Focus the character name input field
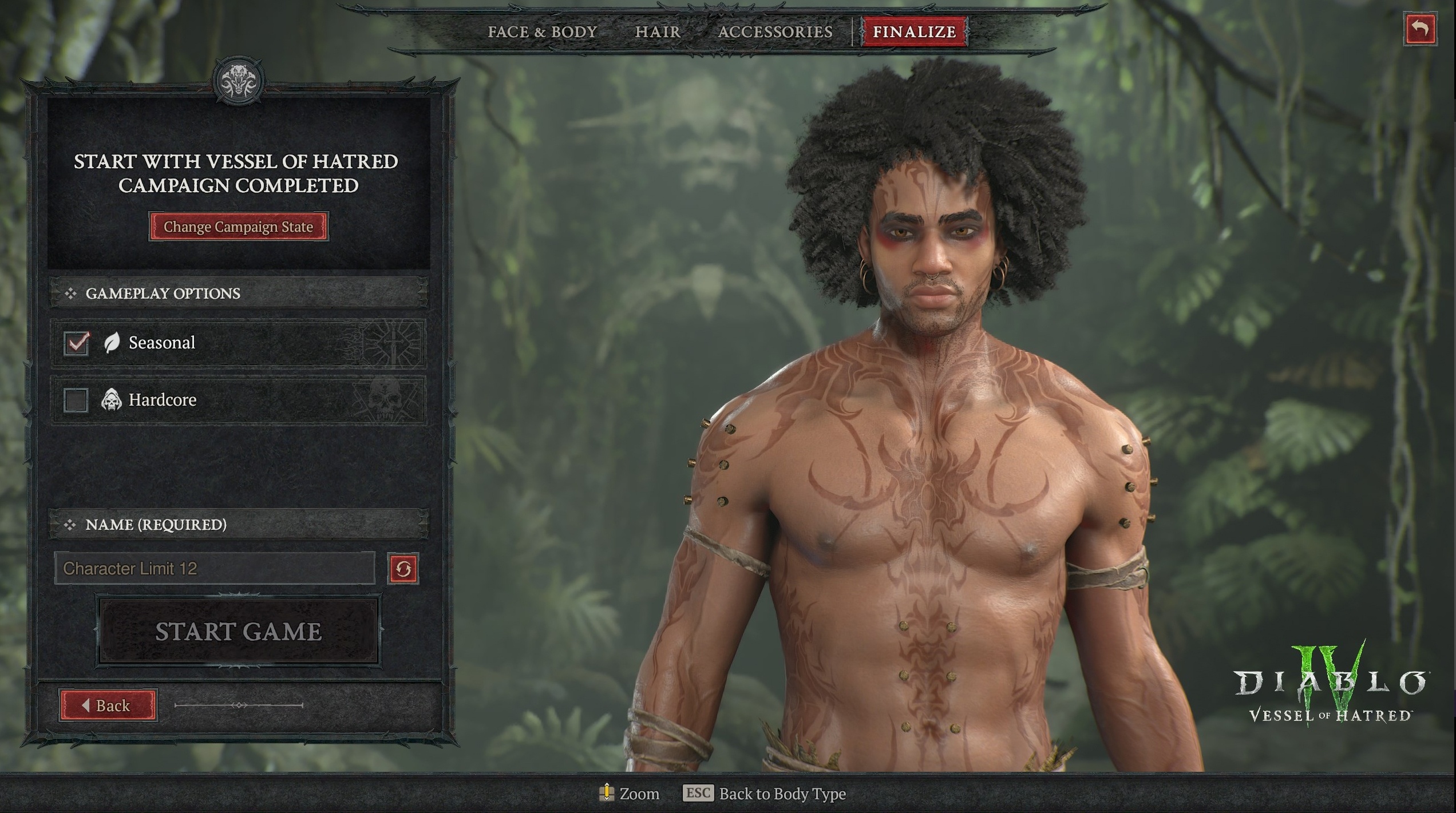This screenshot has height=813, width=1456. tap(215, 568)
